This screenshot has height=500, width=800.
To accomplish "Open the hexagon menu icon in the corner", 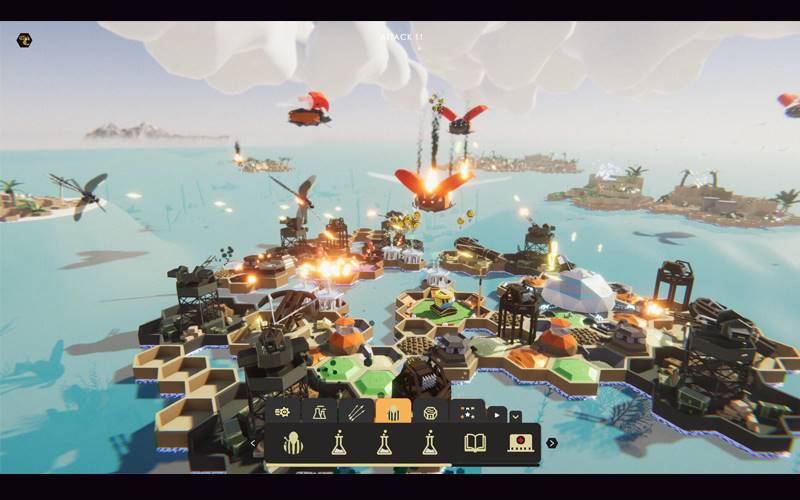I will pyautogui.click(x=24, y=40).
